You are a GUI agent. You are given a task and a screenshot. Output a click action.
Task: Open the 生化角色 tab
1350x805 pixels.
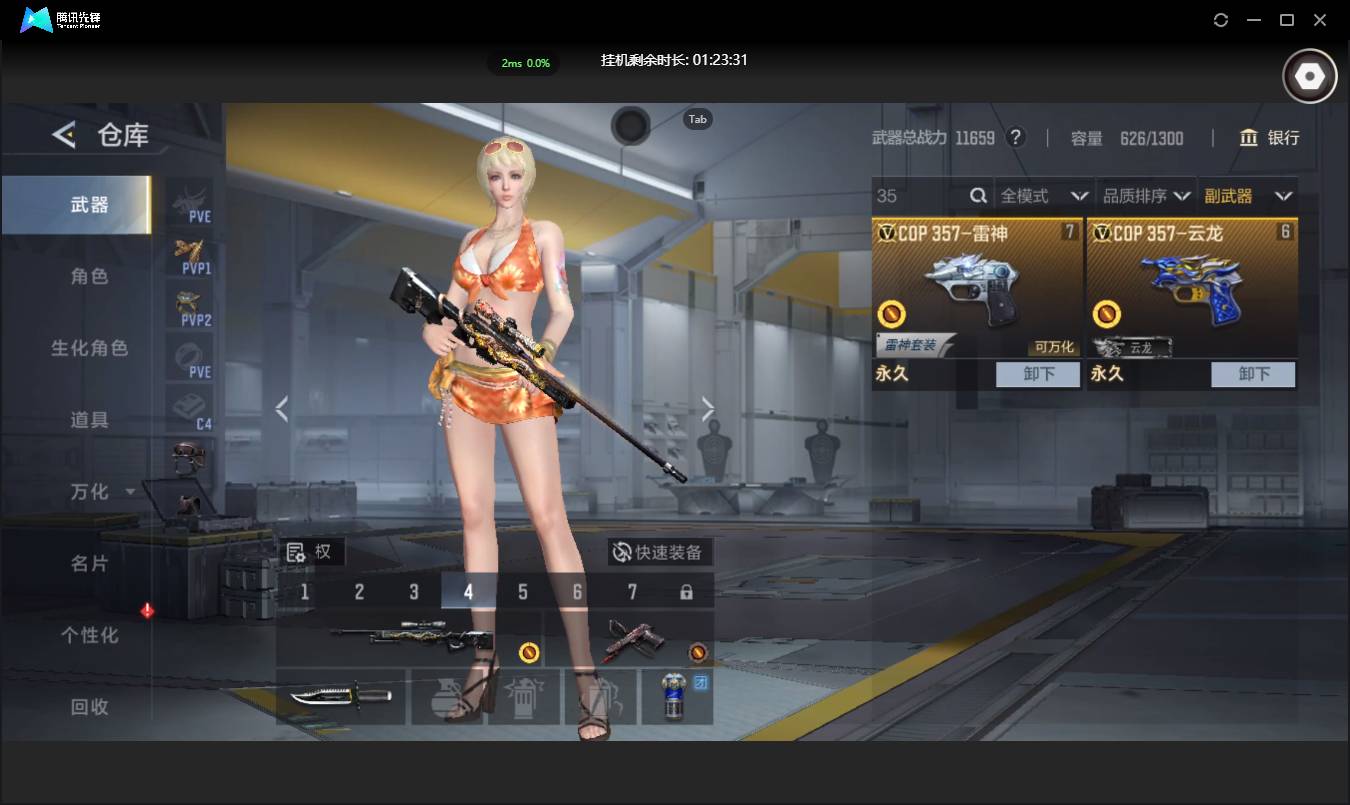click(x=89, y=349)
